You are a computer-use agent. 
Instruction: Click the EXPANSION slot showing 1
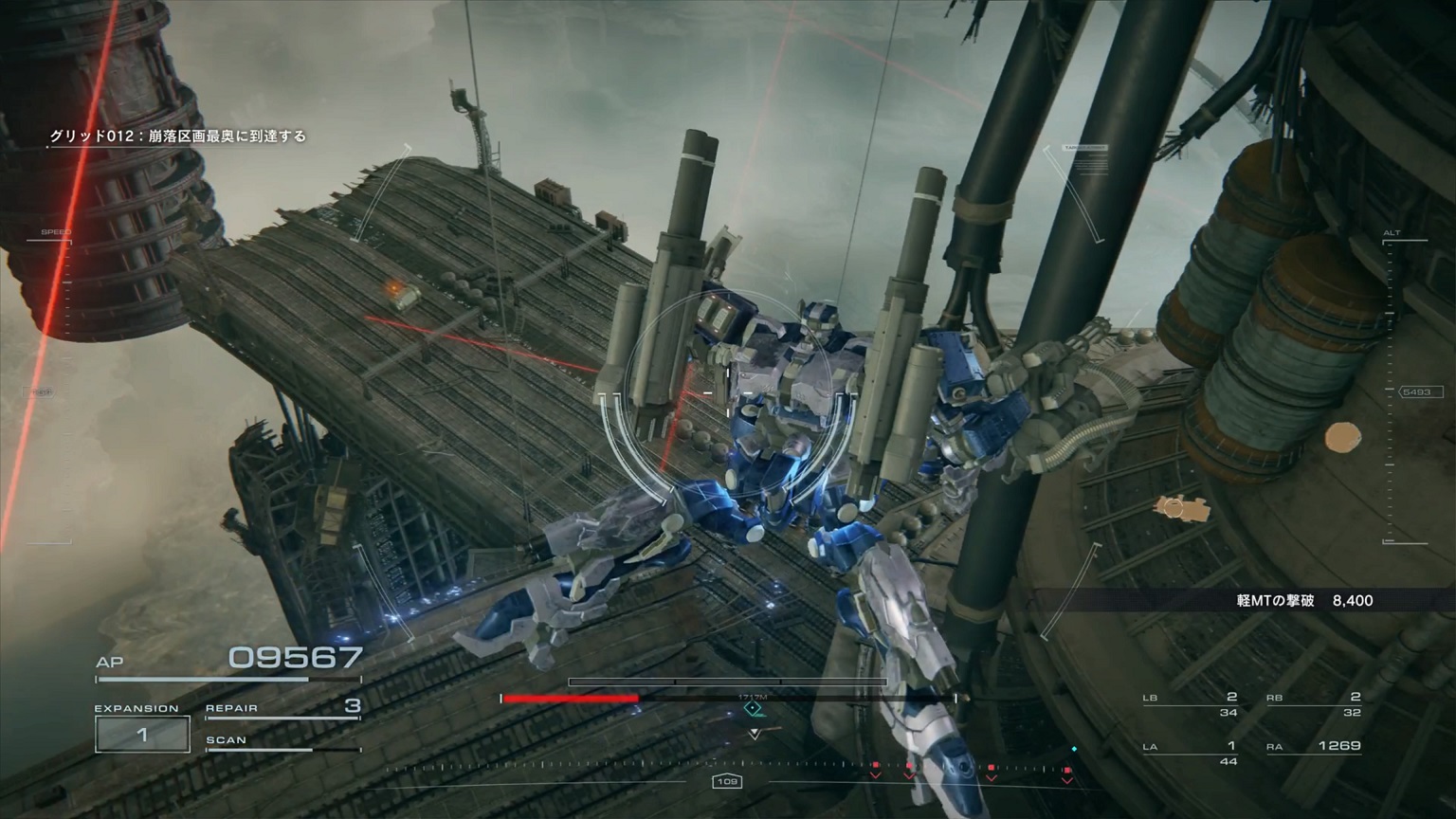tap(142, 733)
